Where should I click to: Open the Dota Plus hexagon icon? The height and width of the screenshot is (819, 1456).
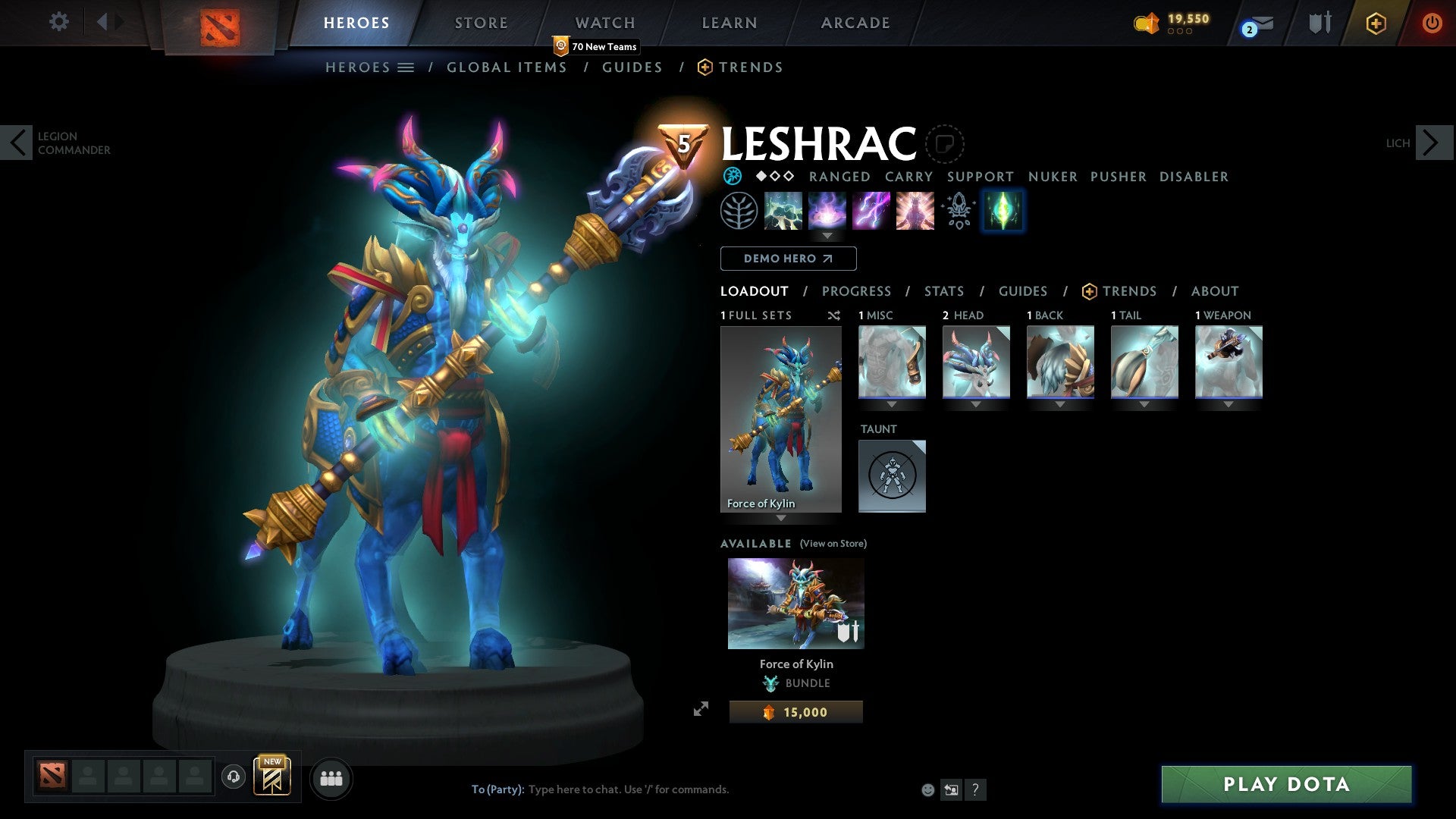coord(1376,23)
